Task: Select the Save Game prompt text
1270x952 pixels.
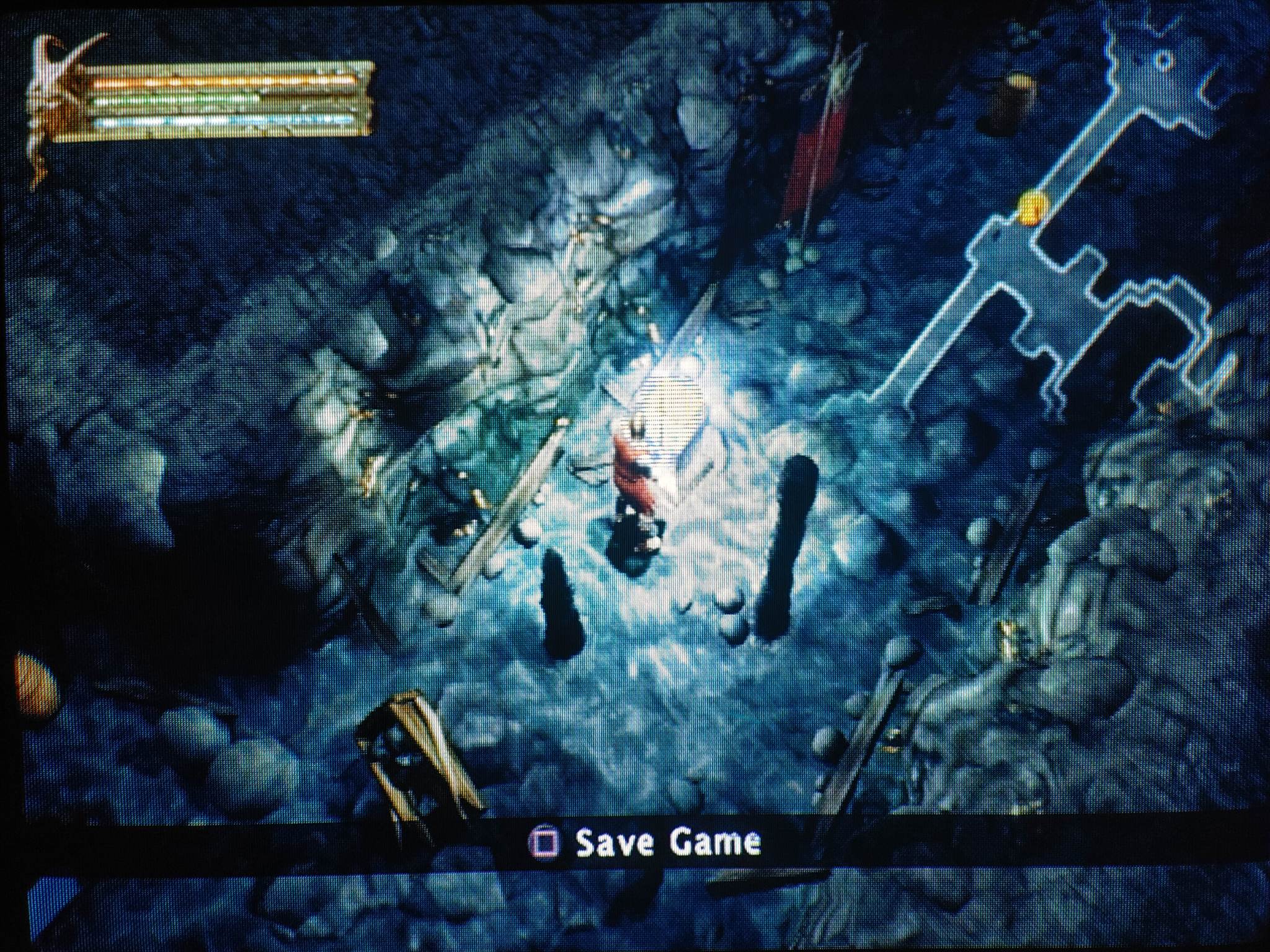Action: 667,842
